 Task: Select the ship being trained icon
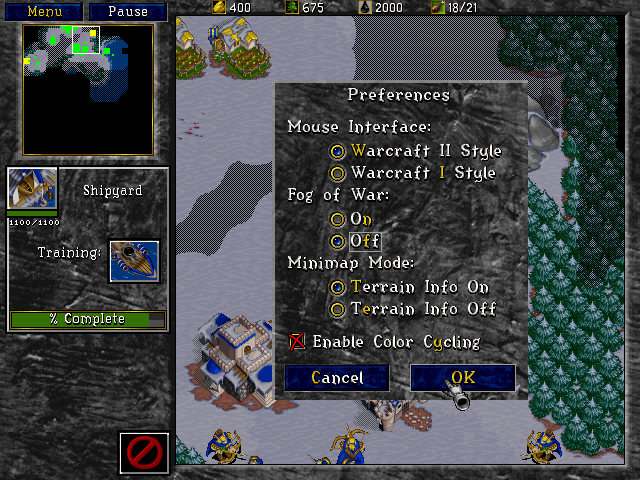133,260
